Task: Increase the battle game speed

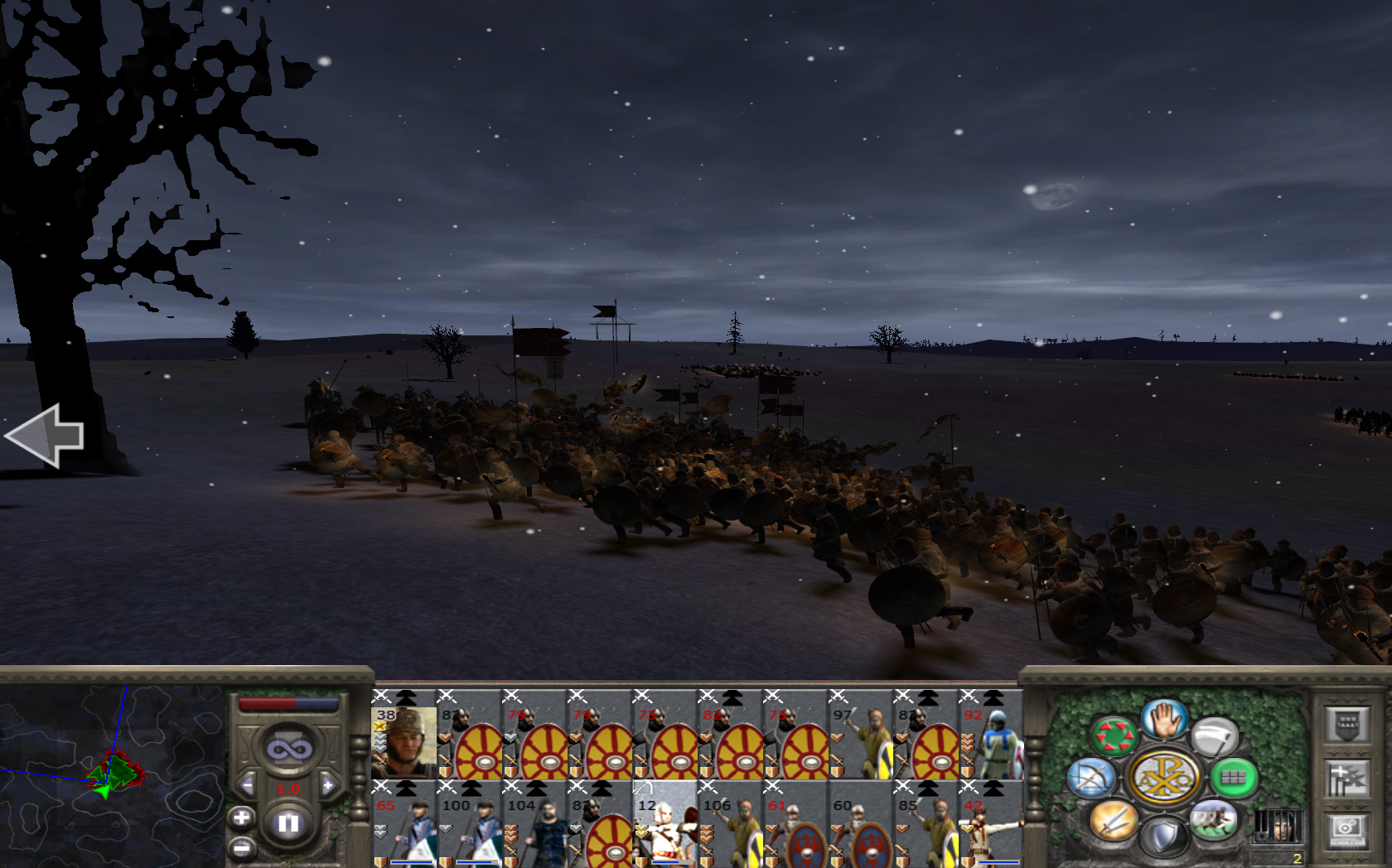Action: tap(328, 785)
